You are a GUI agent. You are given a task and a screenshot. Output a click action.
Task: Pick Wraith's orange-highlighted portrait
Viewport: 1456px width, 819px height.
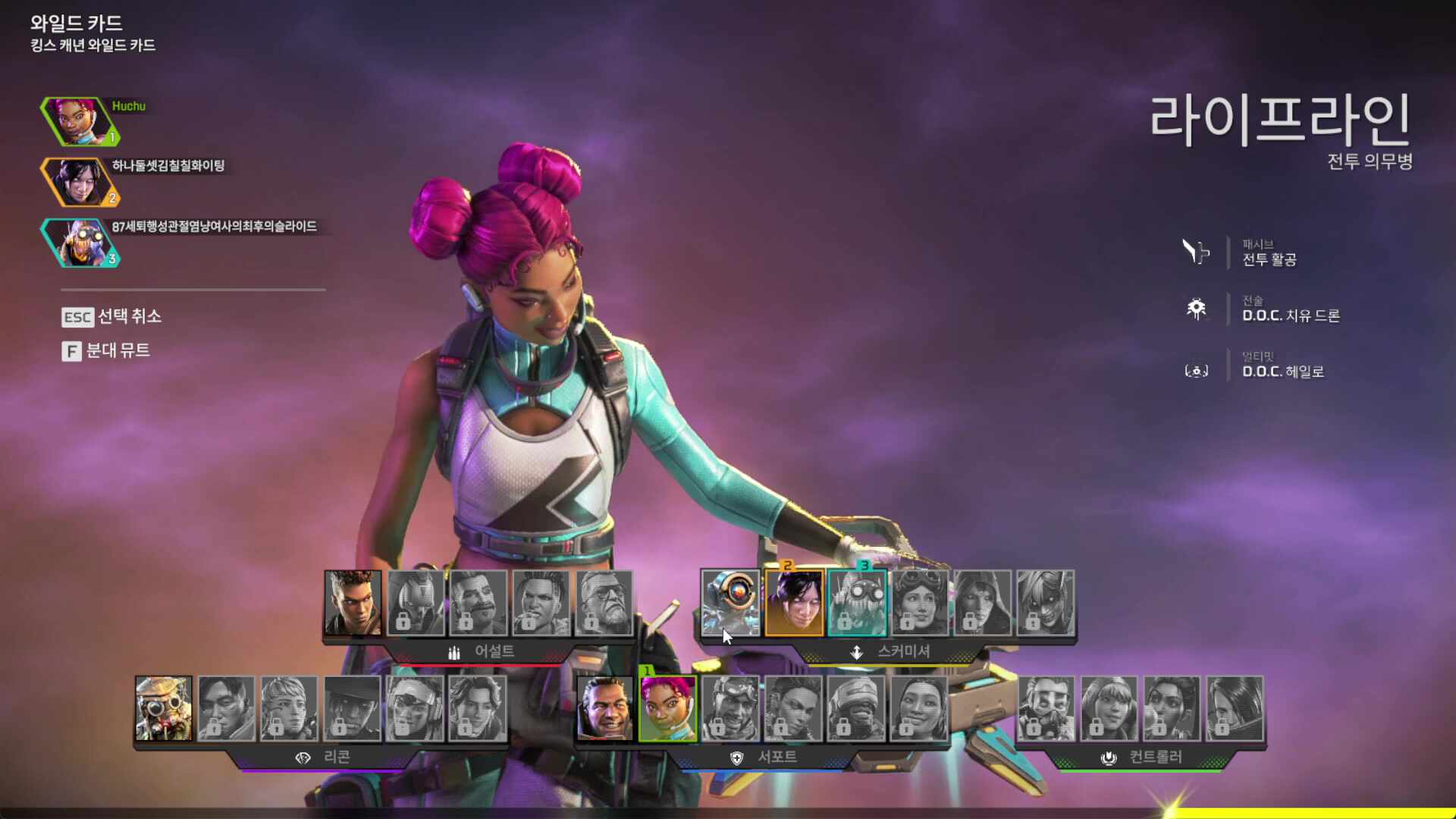794,603
